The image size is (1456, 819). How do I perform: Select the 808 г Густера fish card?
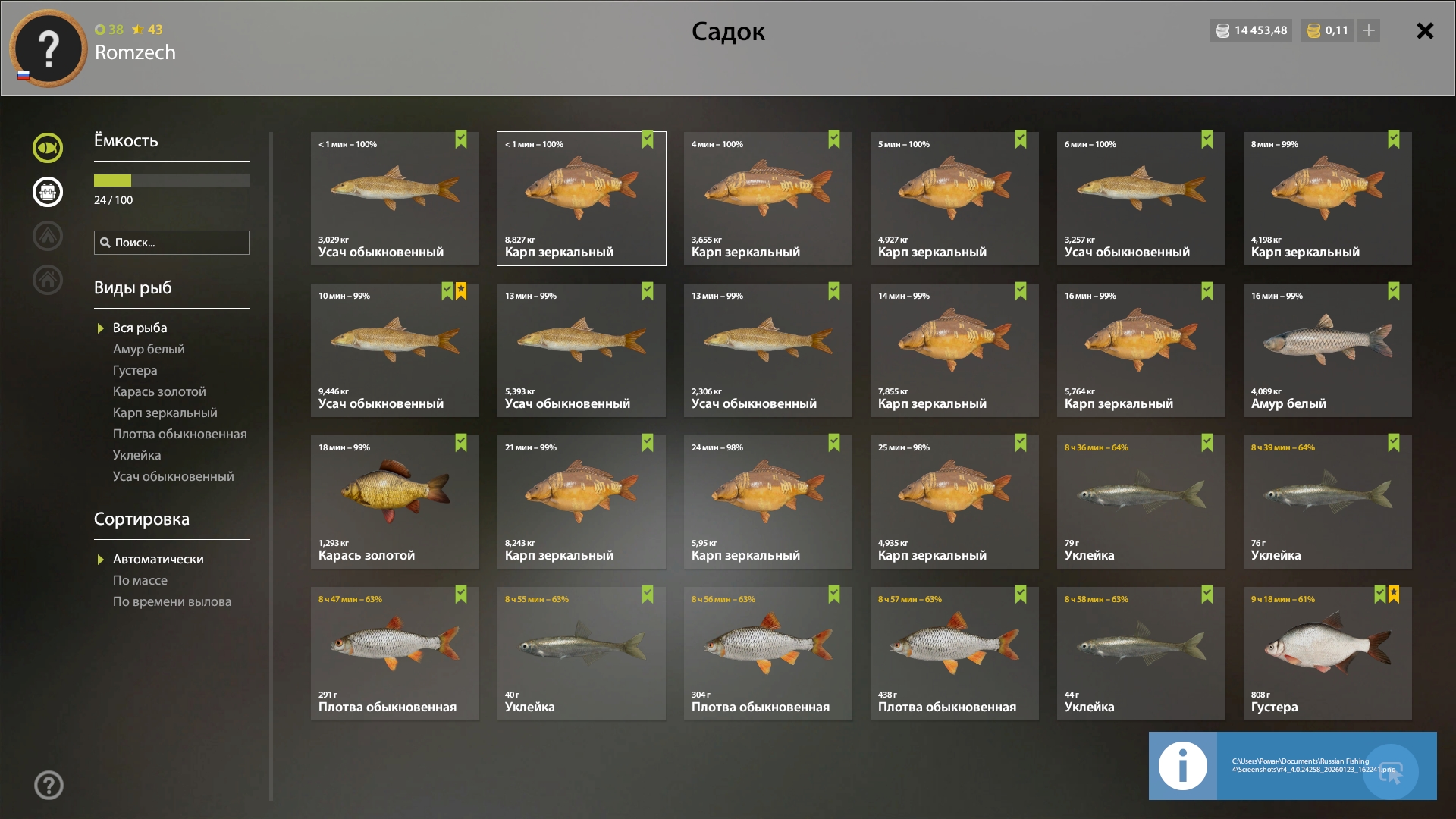[x=1327, y=654]
